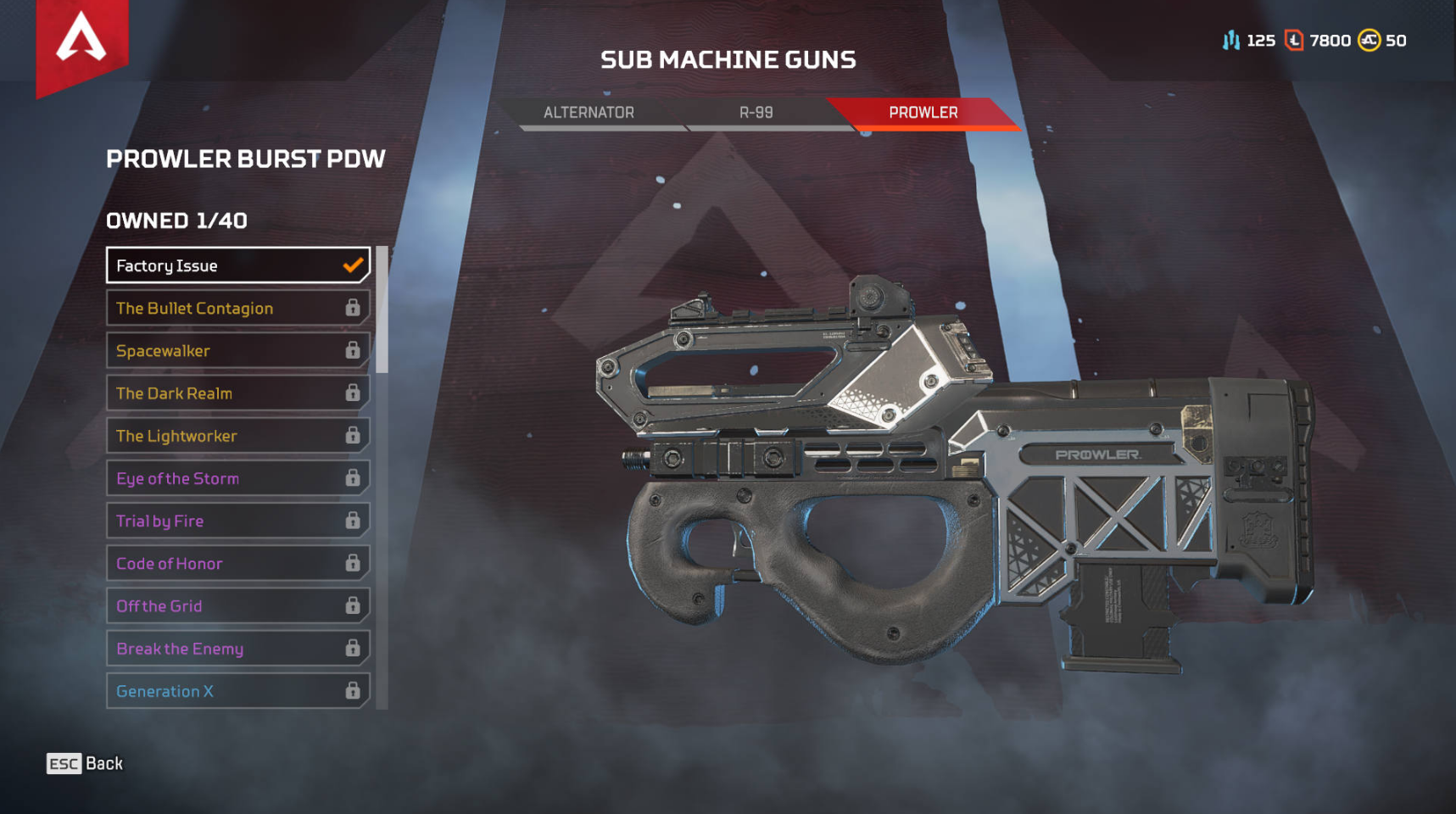Screen dimensions: 1456x814
Task: View the Crafting Metals balance
Action: (1248, 41)
